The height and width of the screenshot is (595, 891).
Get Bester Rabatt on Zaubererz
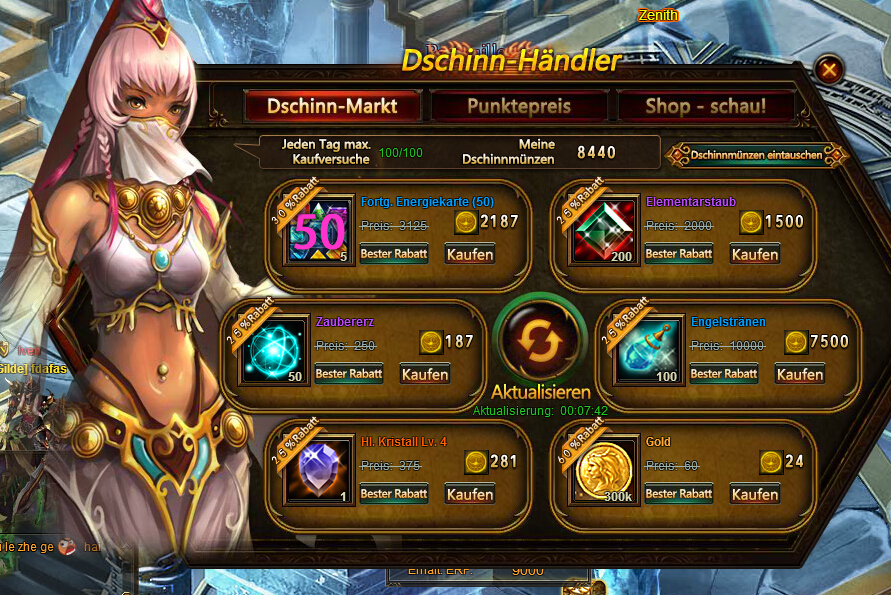coord(349,374)
